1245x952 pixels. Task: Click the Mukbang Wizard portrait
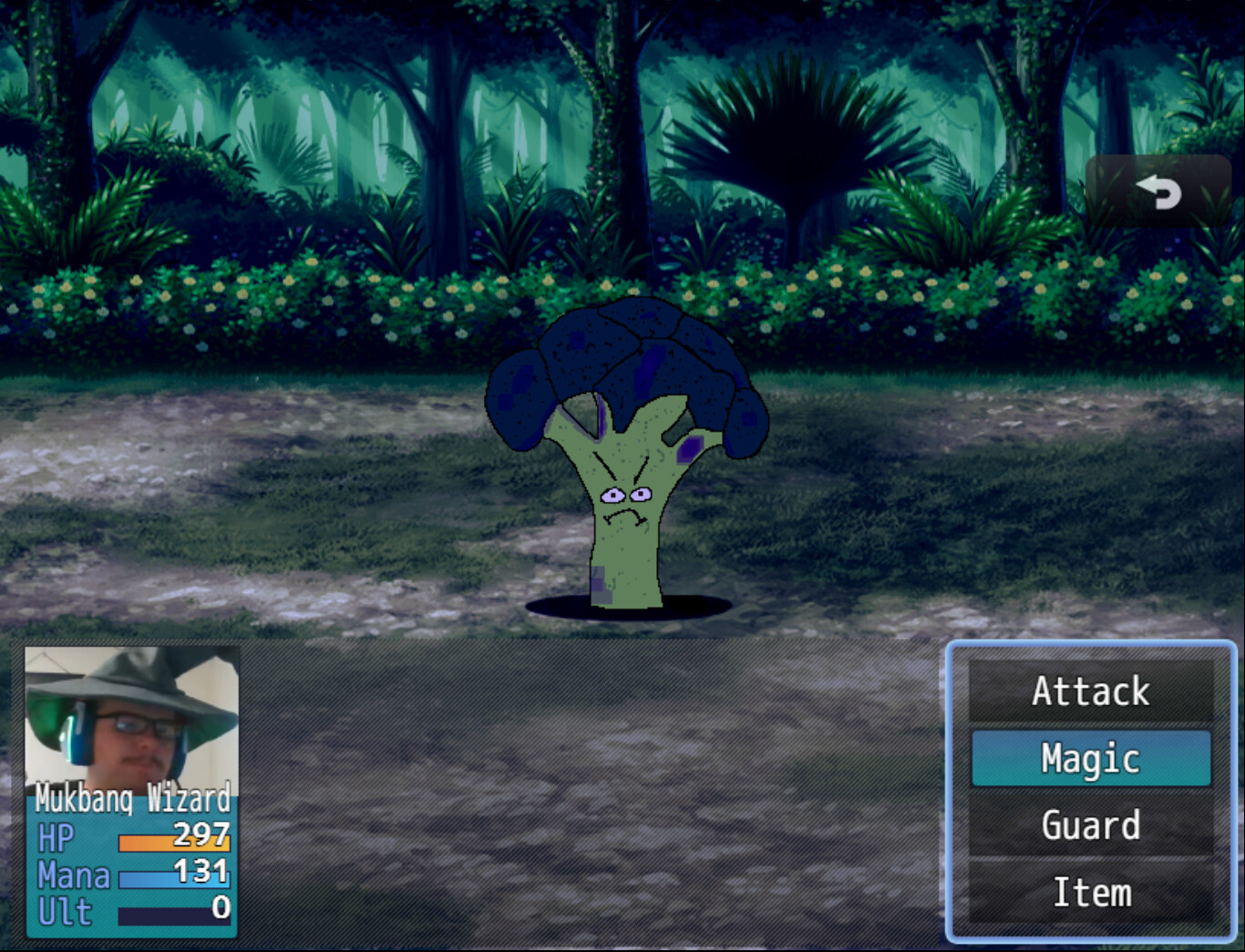click(x=132, y=720)
